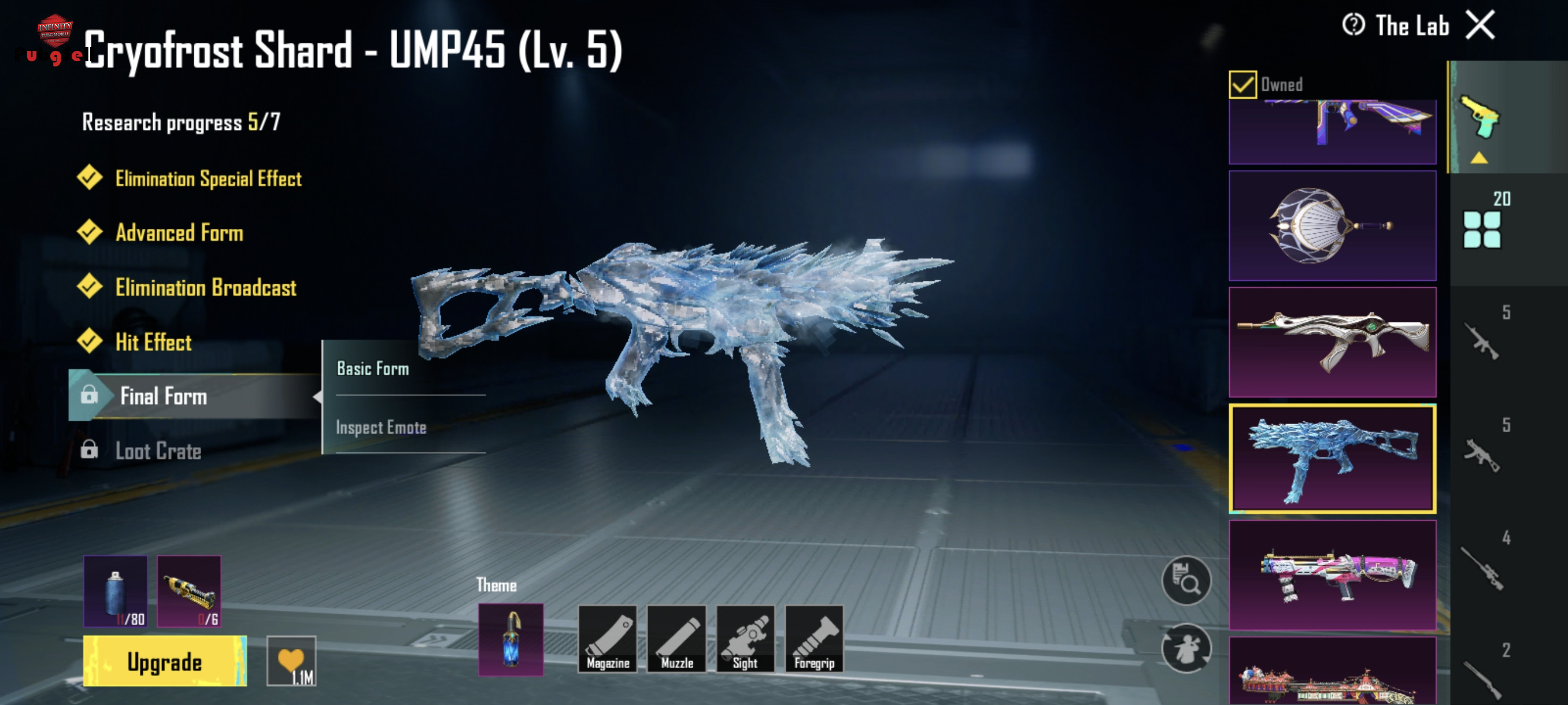This screenshot has width=1568, height=705.
Task: Open The Lab help icon
Action: pos(1352,25)
